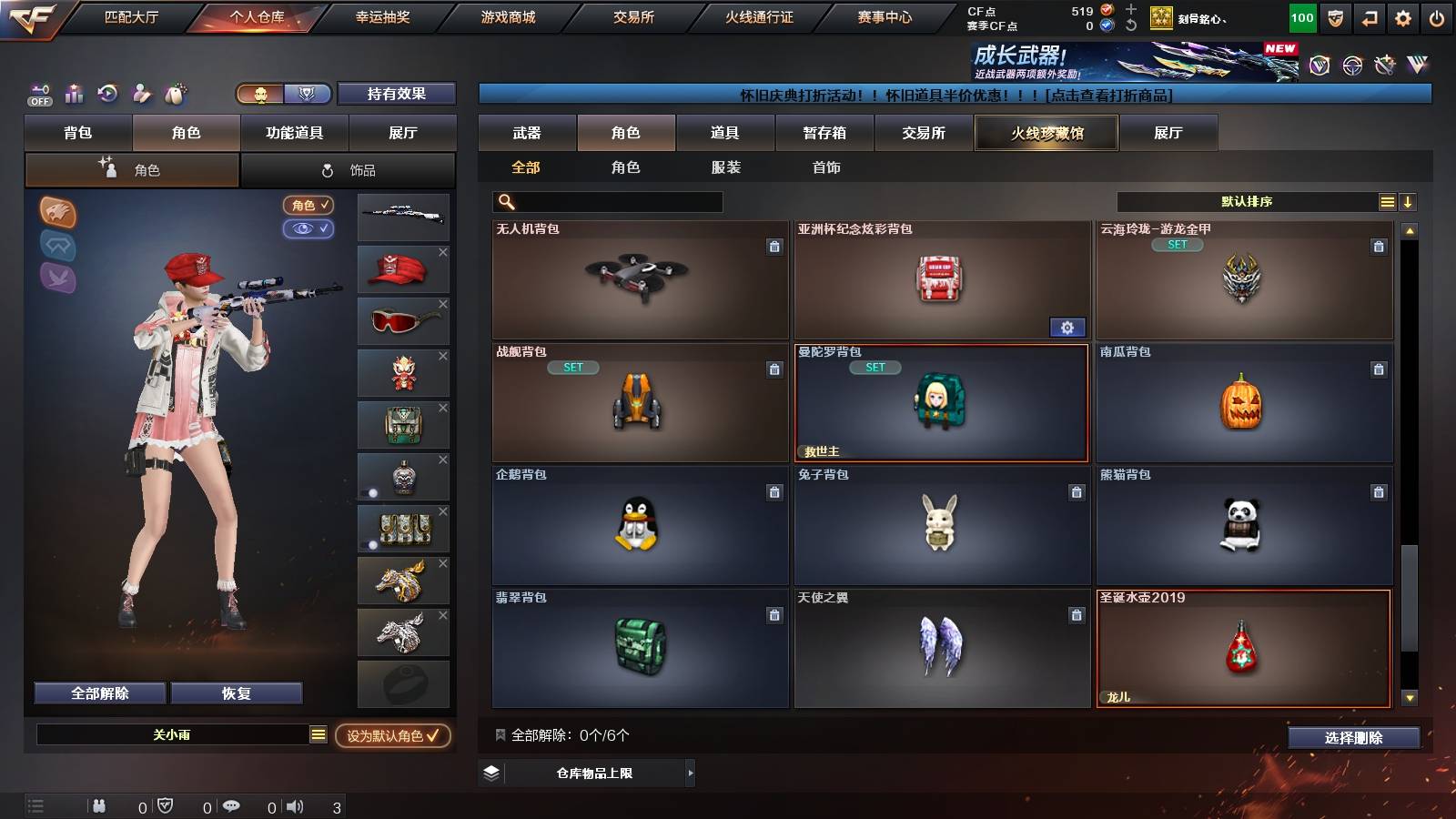Open the settings gear in top-right corner
1456x819 pixels.
point(1404,16)
